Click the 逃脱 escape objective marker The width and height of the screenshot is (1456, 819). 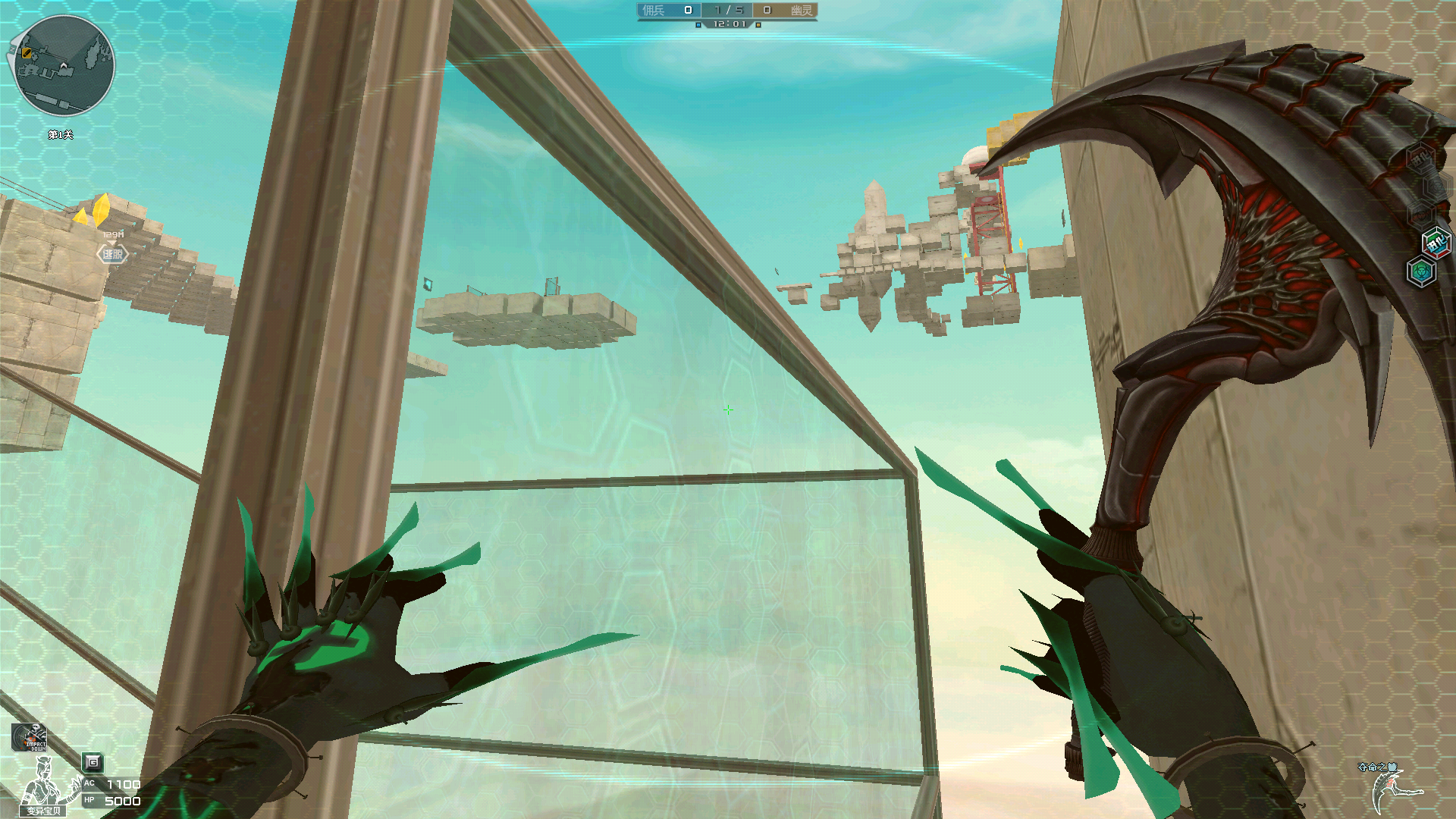(112, 254)
